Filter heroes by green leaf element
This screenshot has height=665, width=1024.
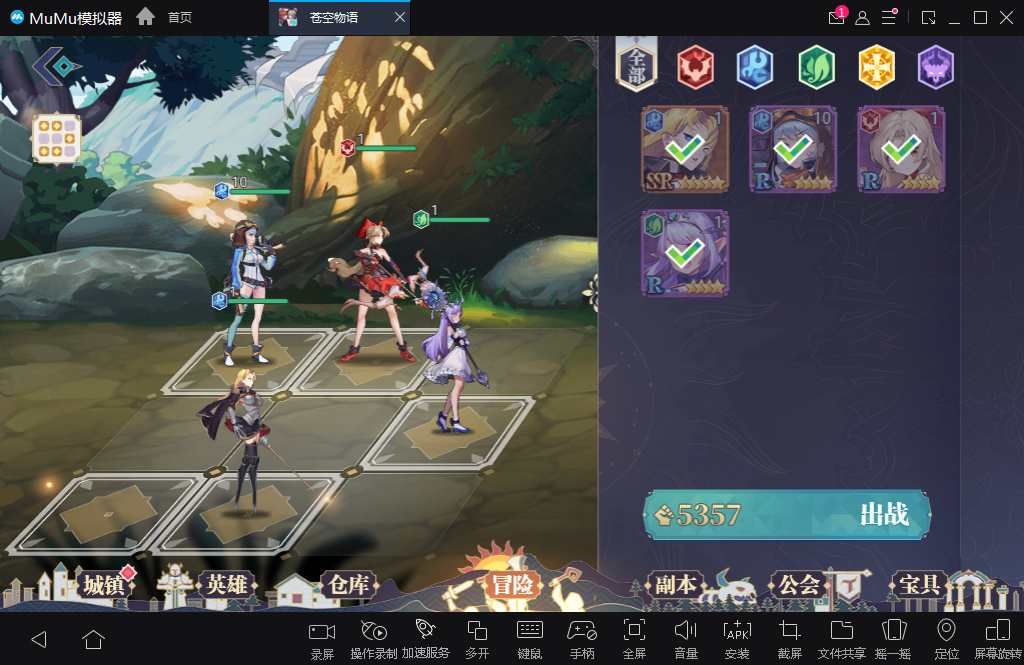pos(816,67)
